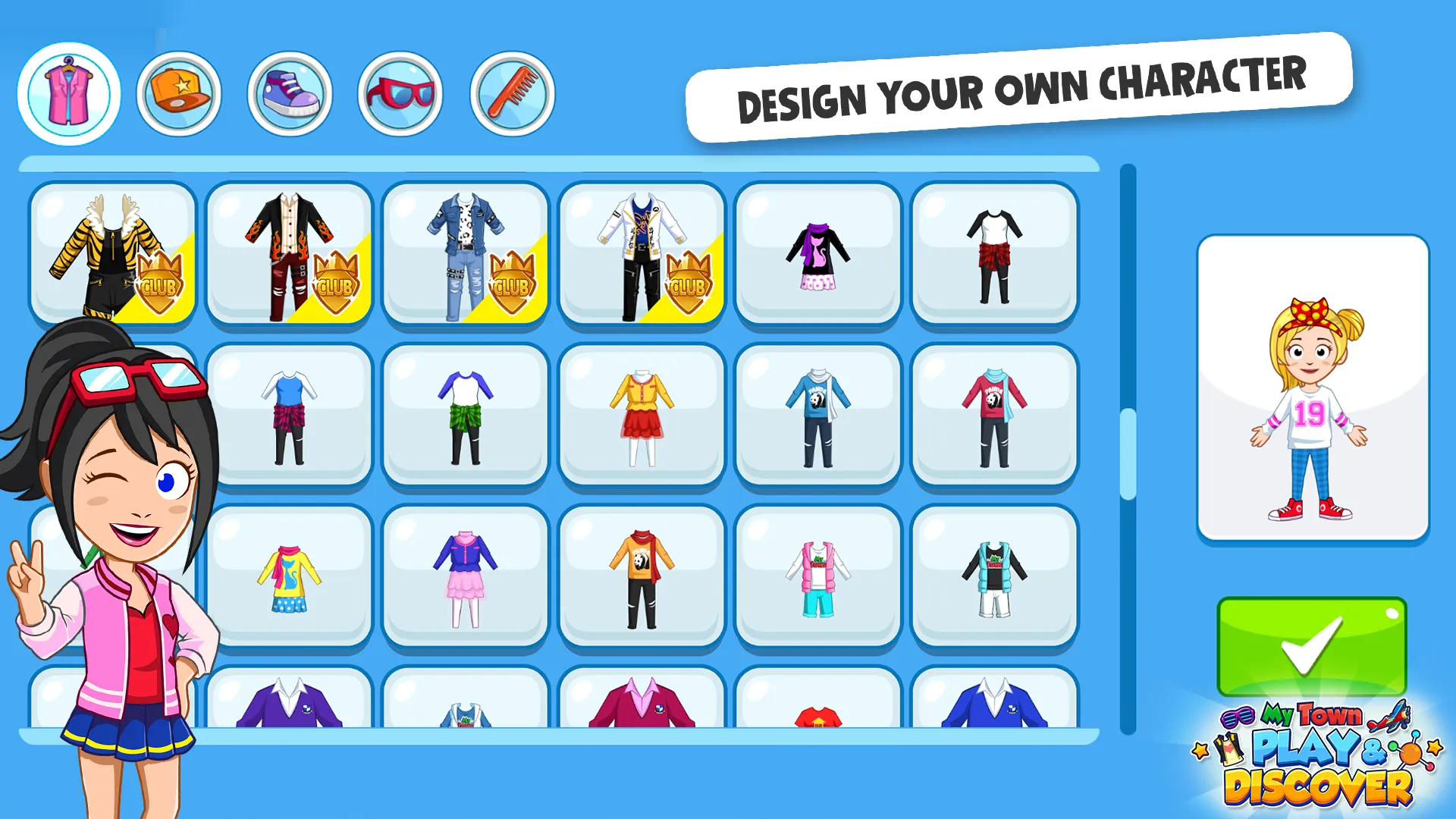Pick the yellow scarf outfit with polka skirt
This screenshot has width=1456, height=819.
click(x=288, y=580)
